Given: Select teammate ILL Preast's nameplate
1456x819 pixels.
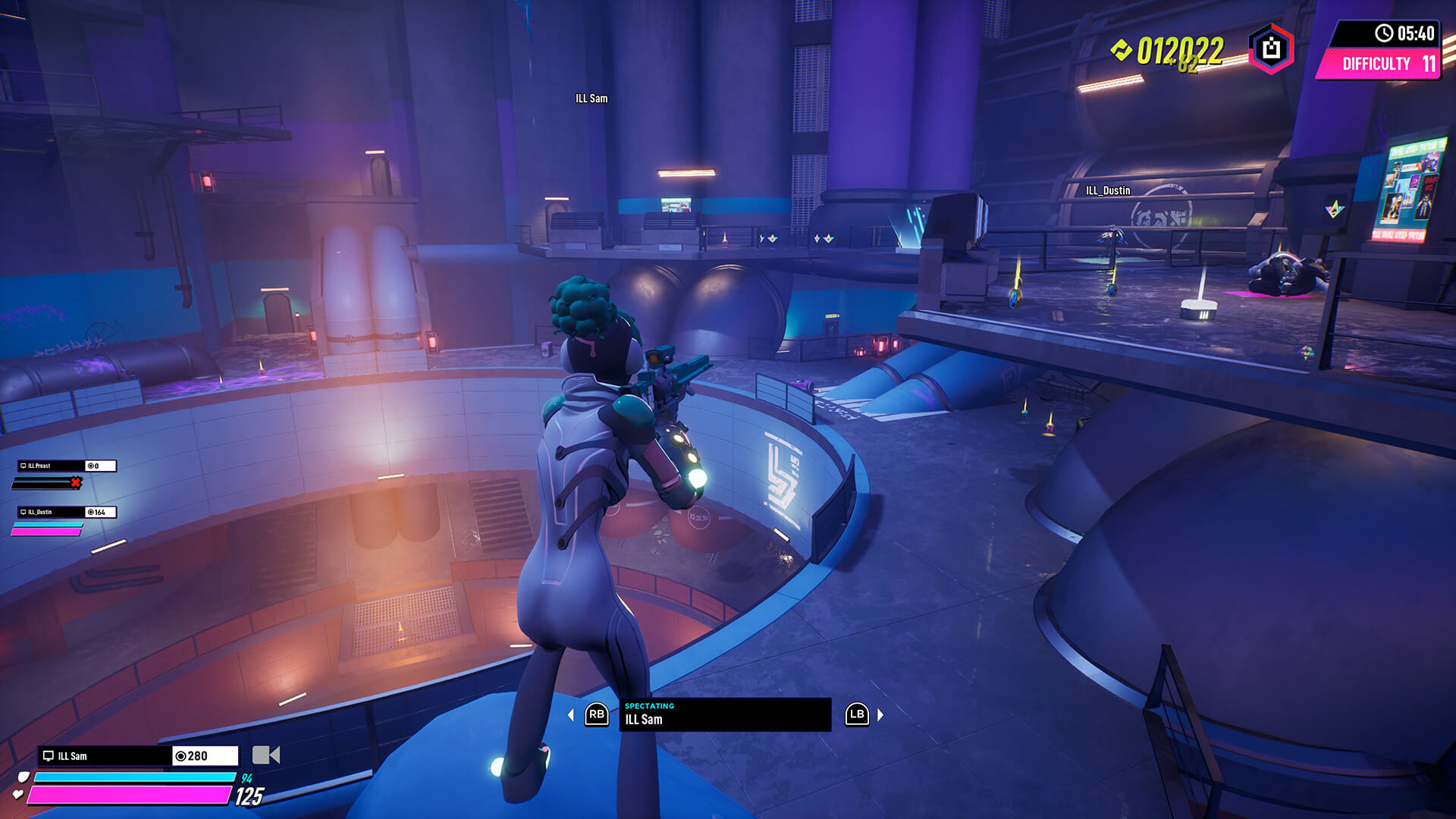Looking at the screenshot, I should [52, 466].
